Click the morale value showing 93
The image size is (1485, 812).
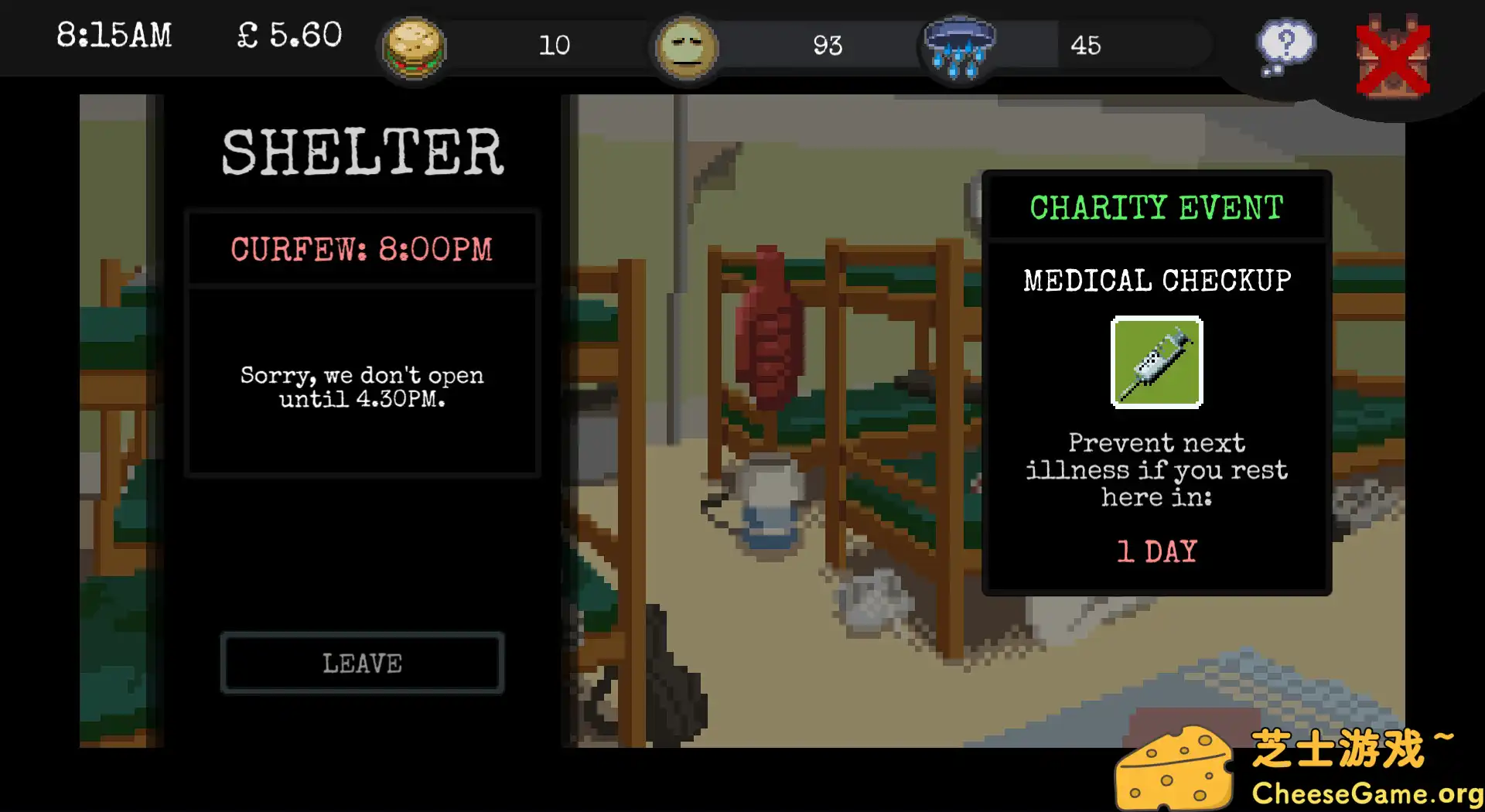click(828, 46)
